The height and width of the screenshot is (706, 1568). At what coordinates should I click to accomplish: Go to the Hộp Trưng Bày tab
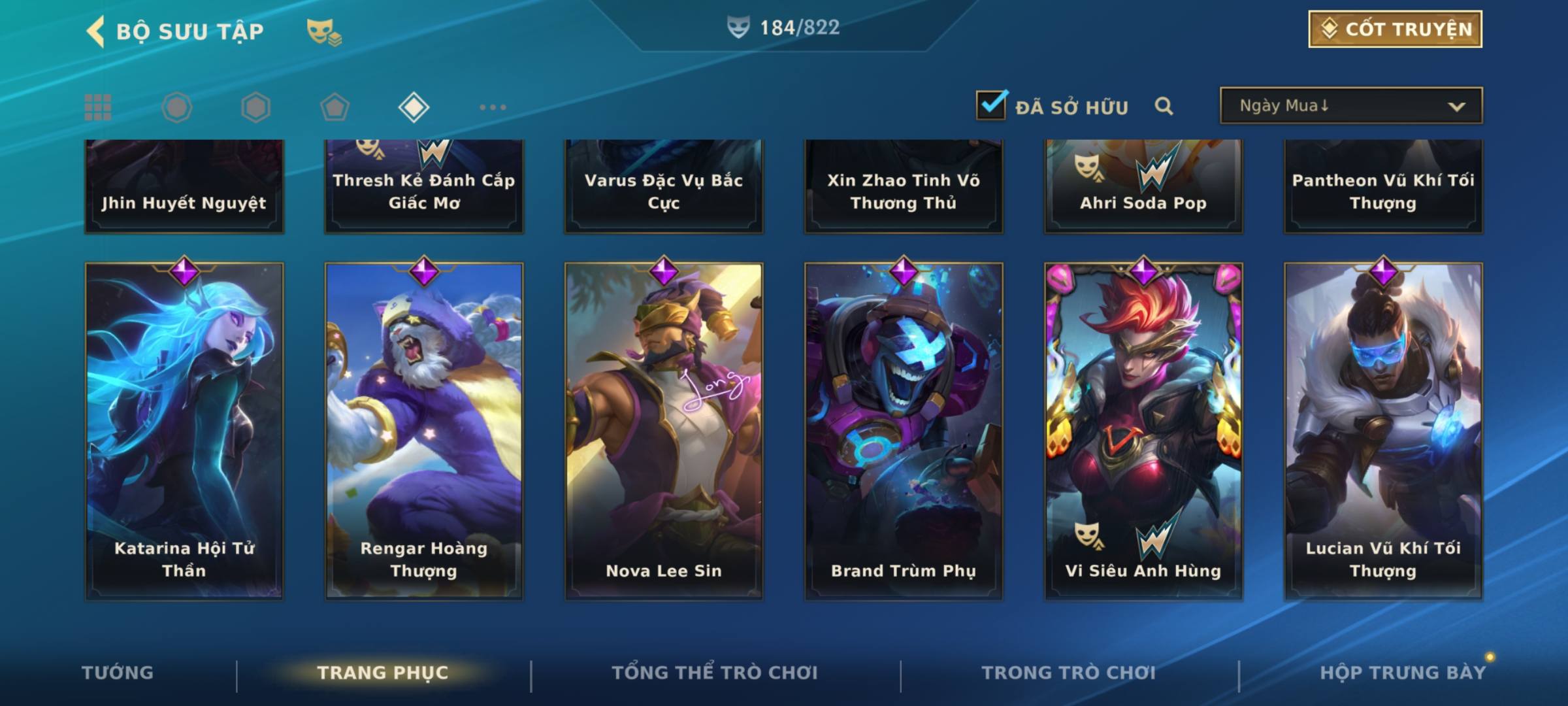(1403, 673)
